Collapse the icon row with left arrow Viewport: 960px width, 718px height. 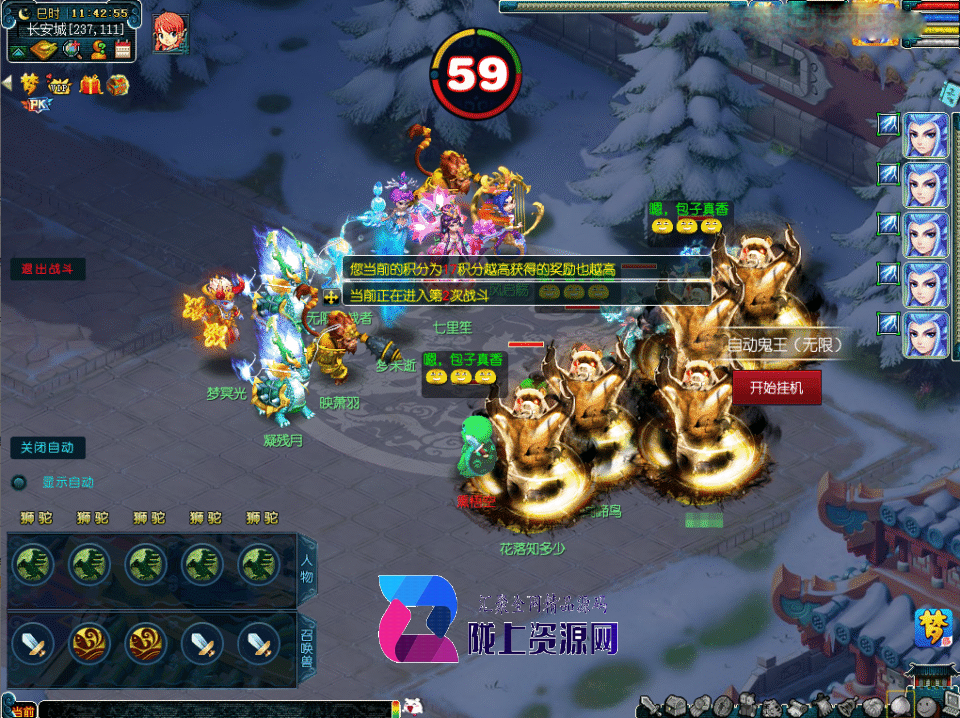pyautogui.click(x=7, y=84)
